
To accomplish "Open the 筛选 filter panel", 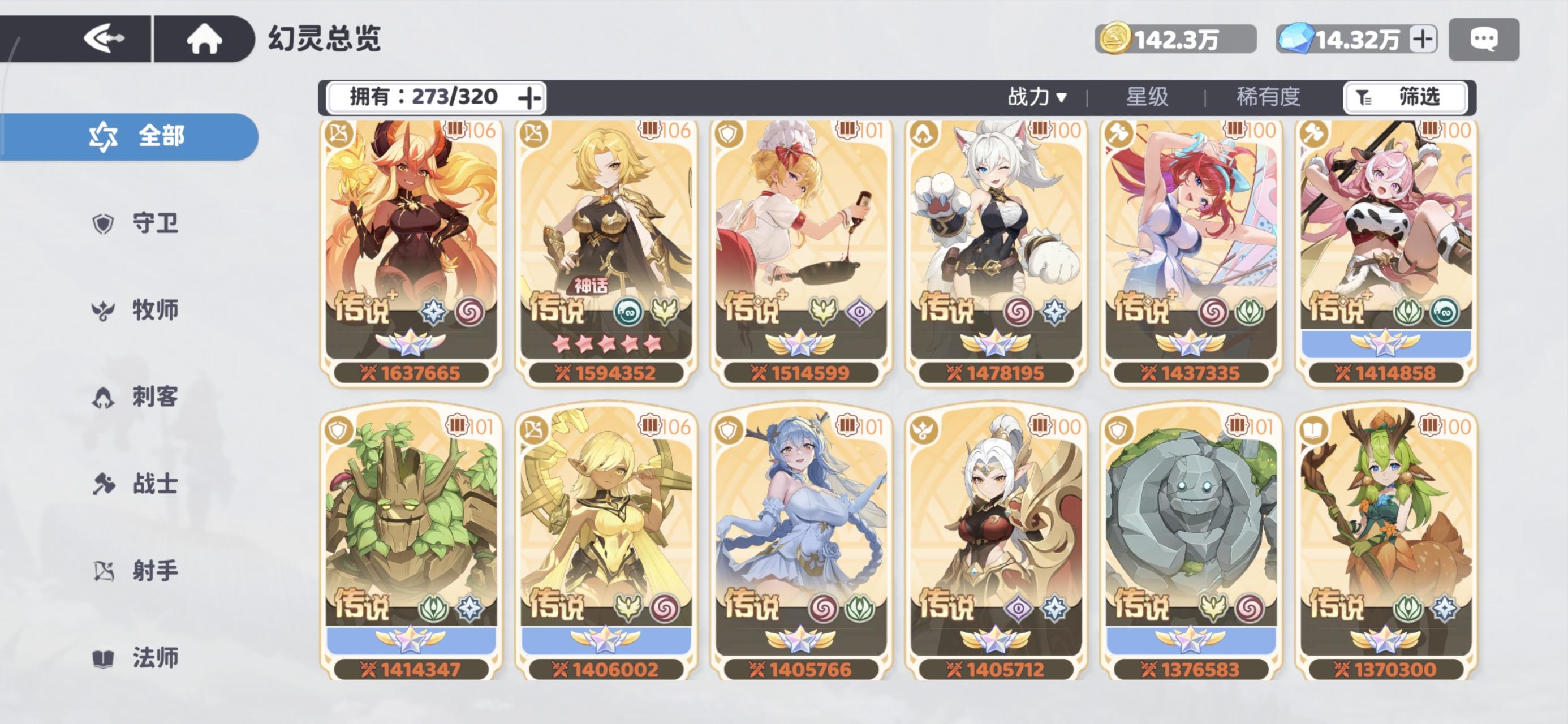I will [1406, 97].
